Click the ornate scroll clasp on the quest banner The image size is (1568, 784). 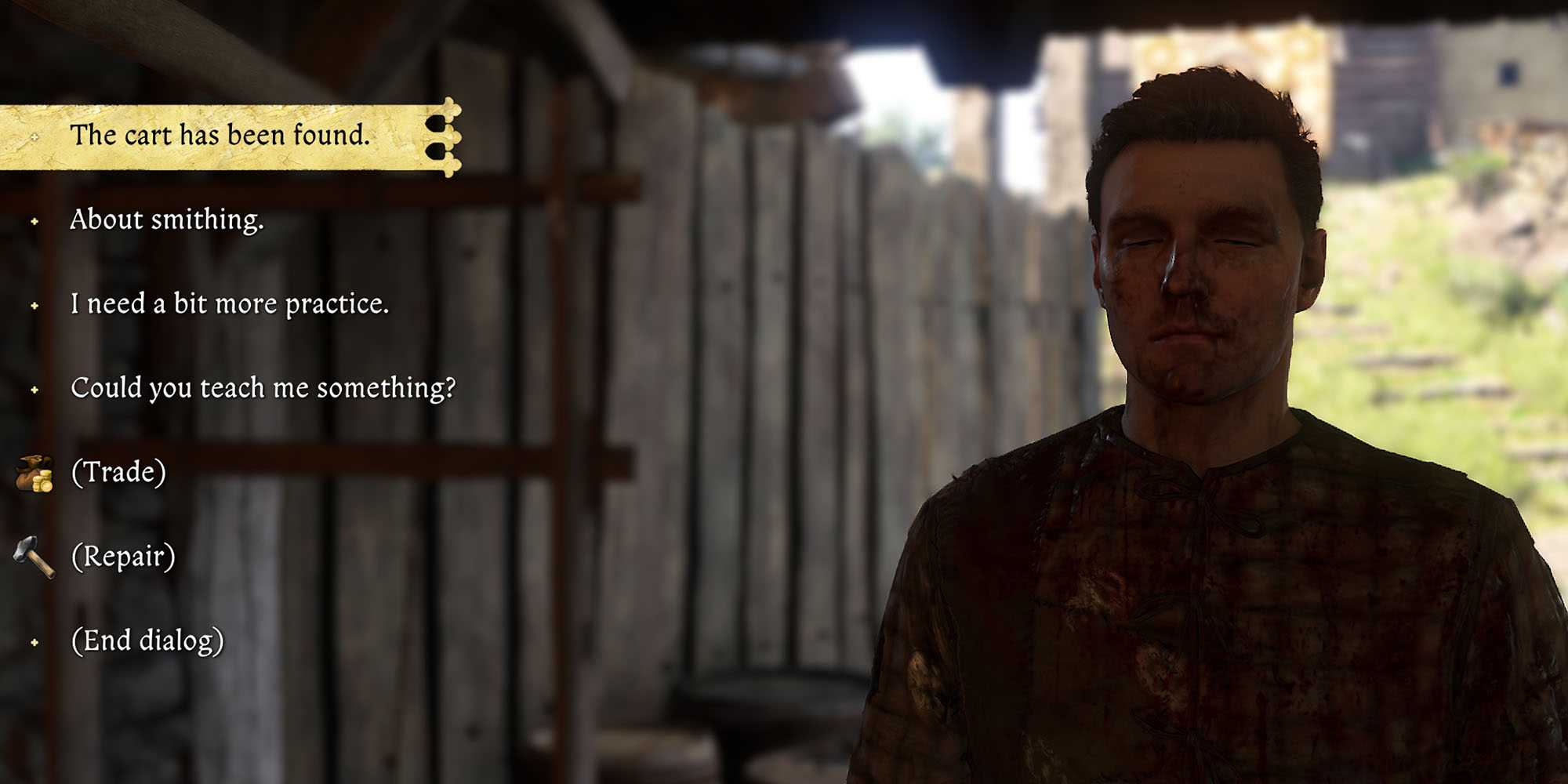447,135
